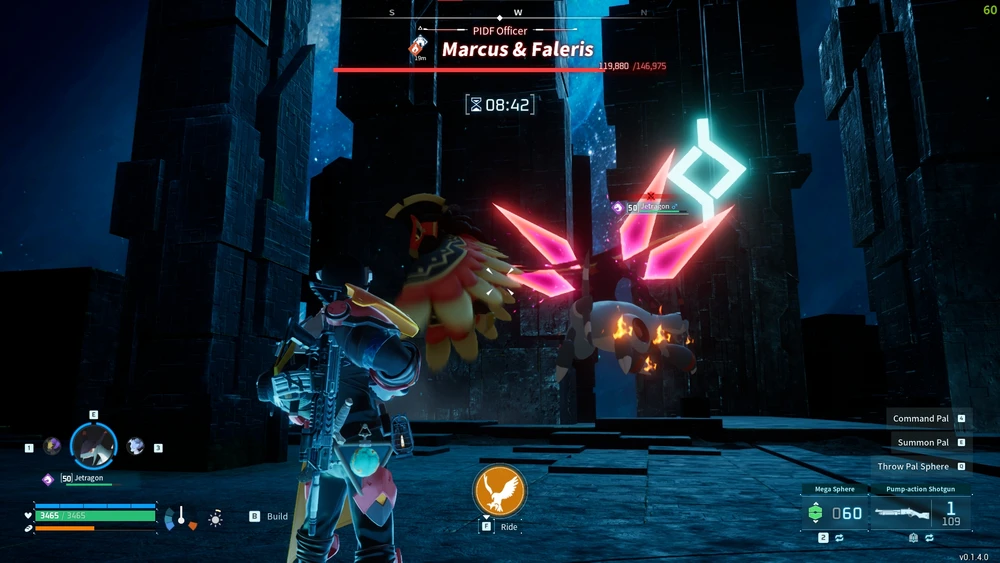Switch to the pal right of Jetragon
The width and height of the screenshot is (1000, 563).
136,446
